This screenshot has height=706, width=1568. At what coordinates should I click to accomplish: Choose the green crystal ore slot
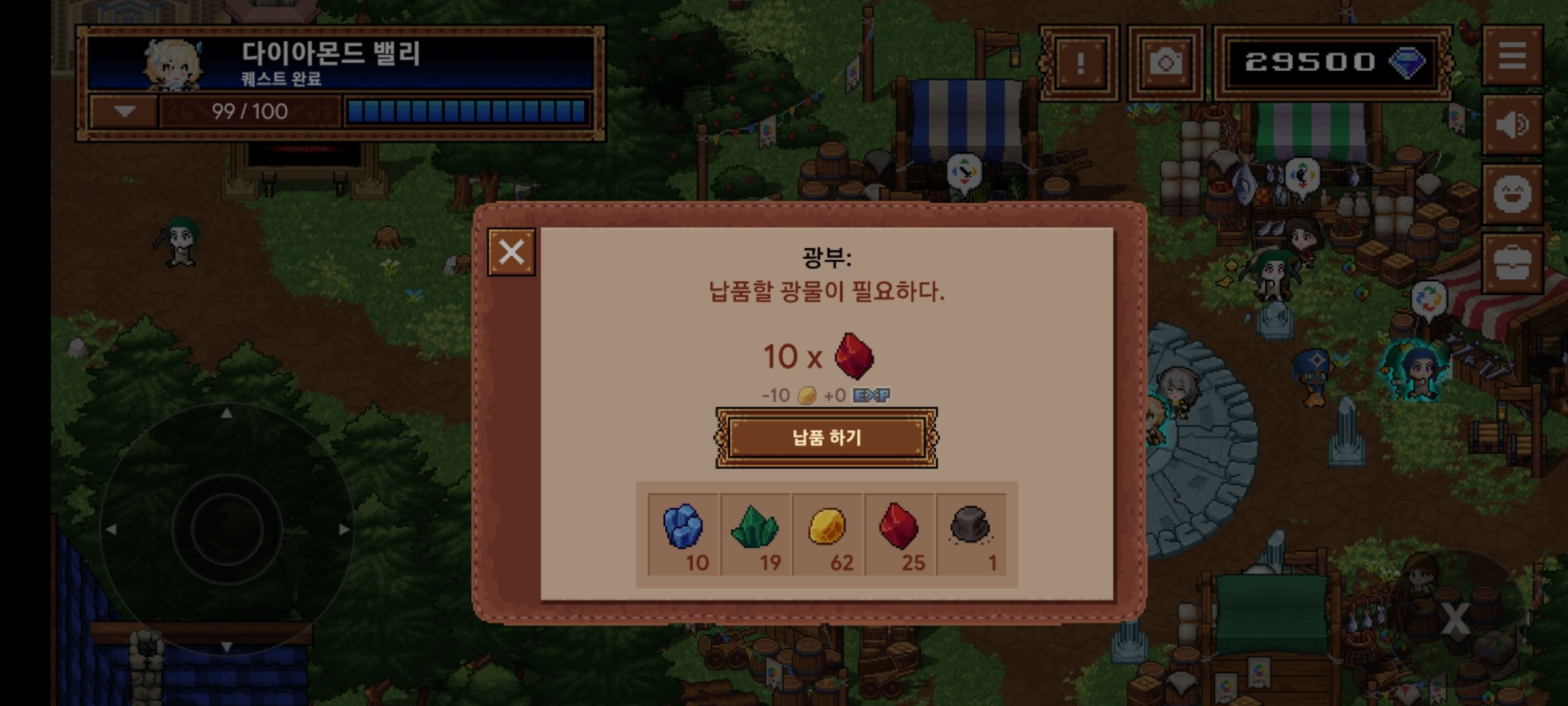(756, 534)
